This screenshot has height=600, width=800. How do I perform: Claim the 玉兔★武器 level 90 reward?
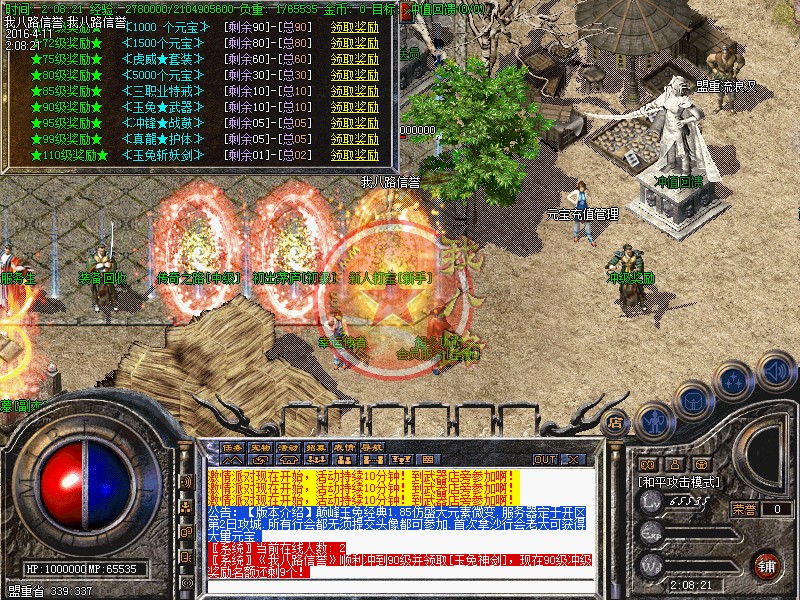point(355,107)
